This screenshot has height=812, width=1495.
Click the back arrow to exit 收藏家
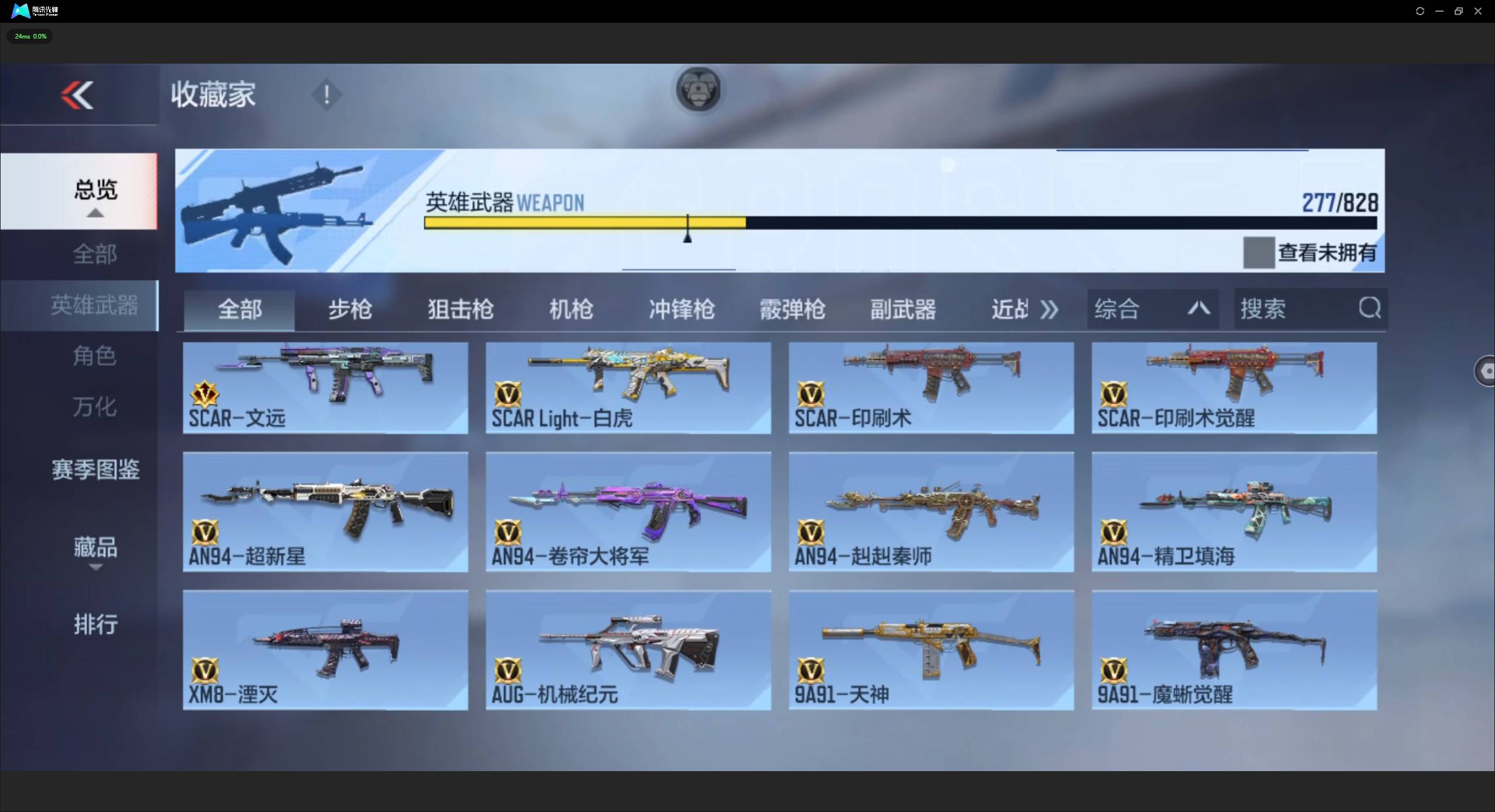click(78, 95)
